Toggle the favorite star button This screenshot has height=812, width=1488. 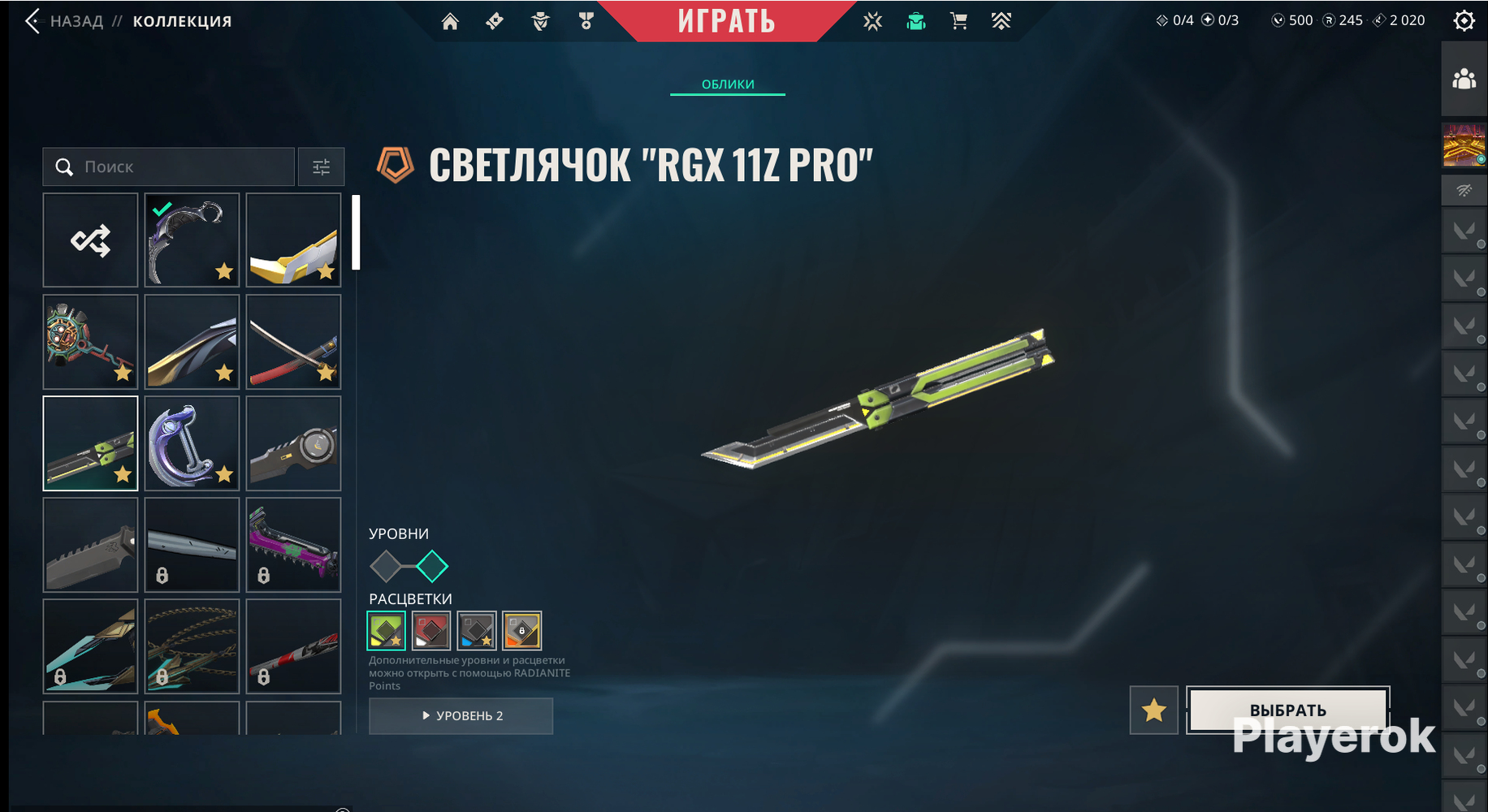pos(1153,710)
